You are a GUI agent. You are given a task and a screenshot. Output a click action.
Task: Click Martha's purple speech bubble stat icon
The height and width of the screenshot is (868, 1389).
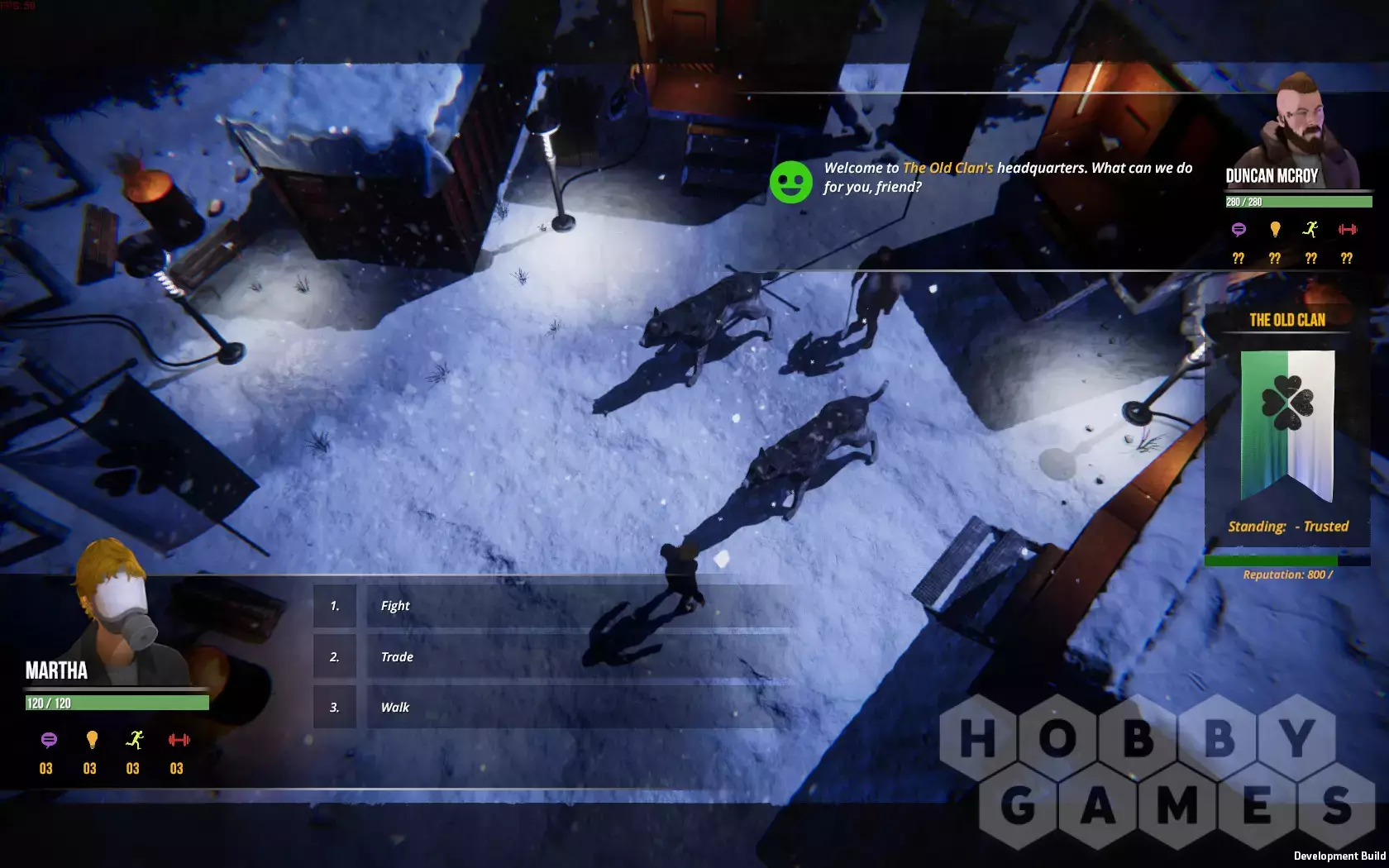coord(49,740)
